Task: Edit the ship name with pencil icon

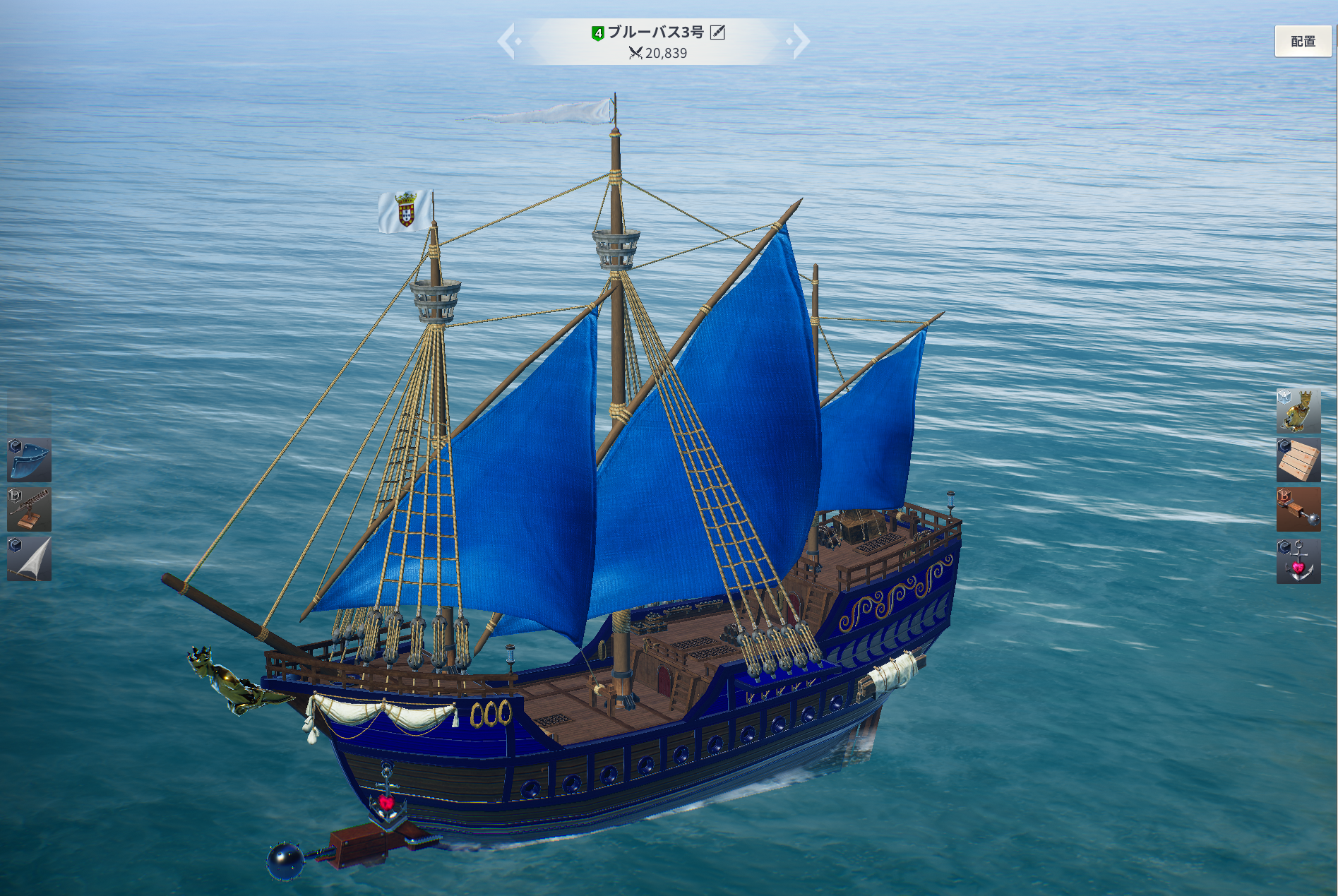Action: [717, 32]
